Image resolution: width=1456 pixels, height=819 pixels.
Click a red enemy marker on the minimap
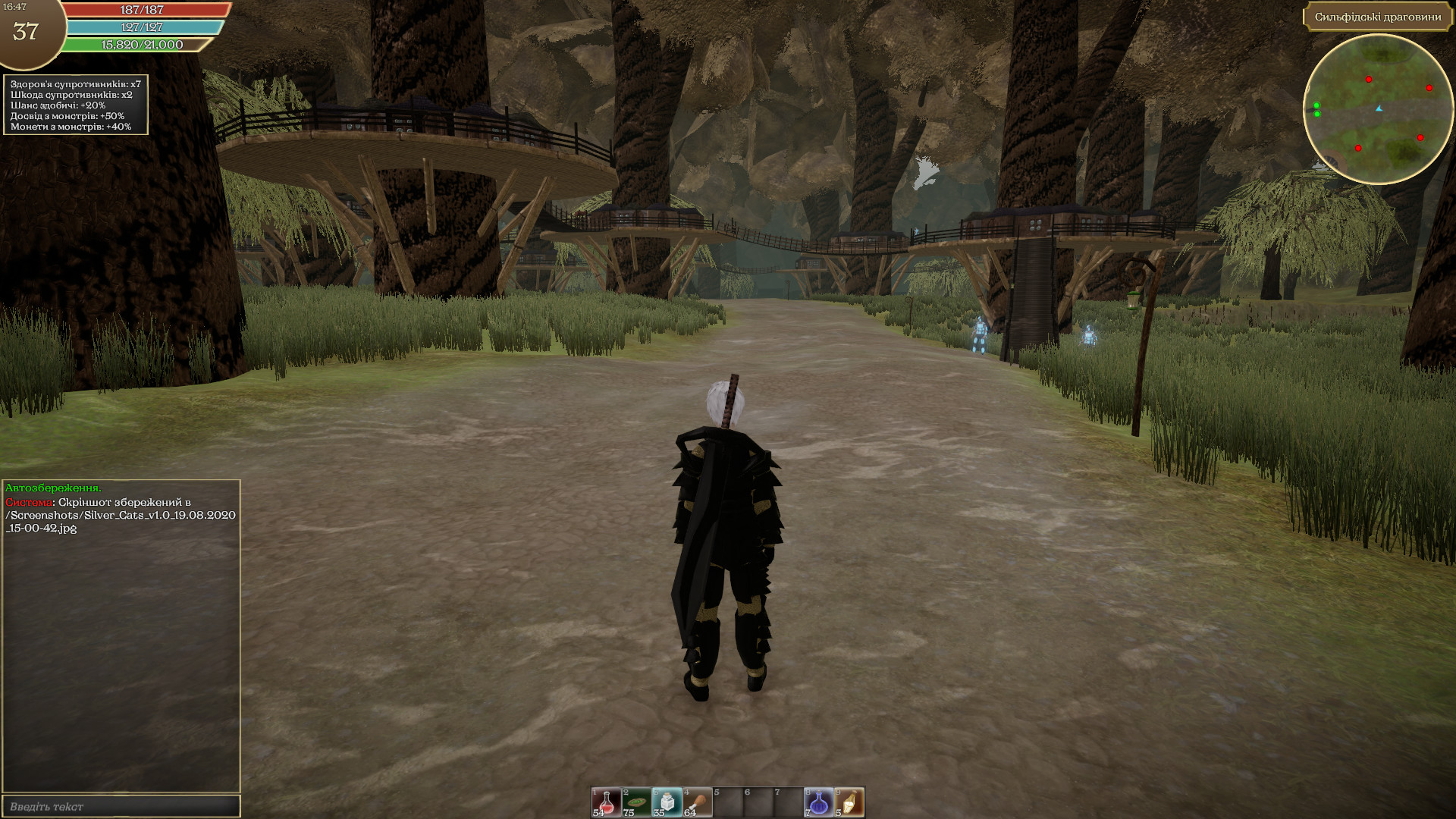pos(1369,80)
